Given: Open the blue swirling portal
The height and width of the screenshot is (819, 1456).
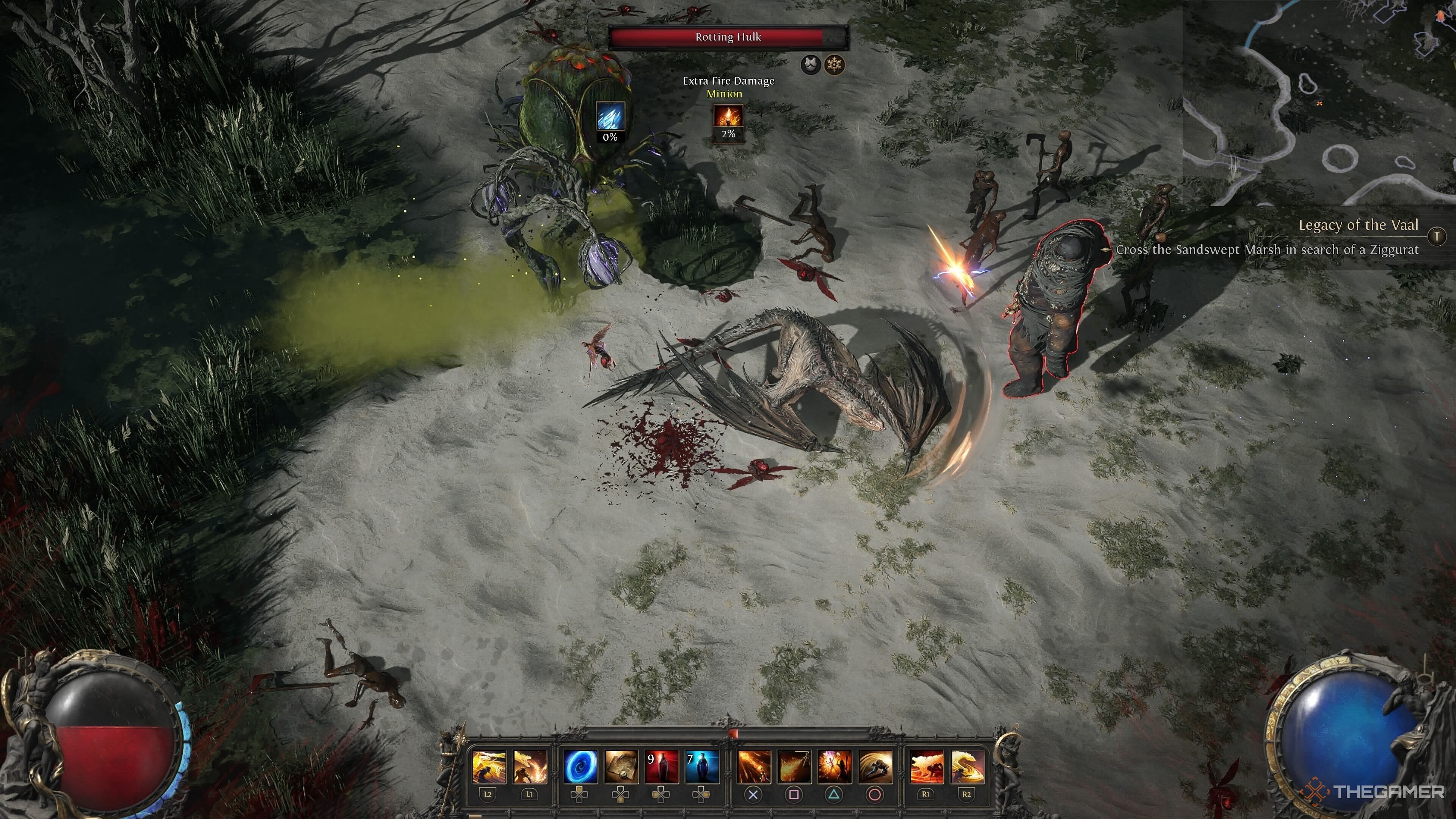Looking at the screenshot, I should [581, 766].
